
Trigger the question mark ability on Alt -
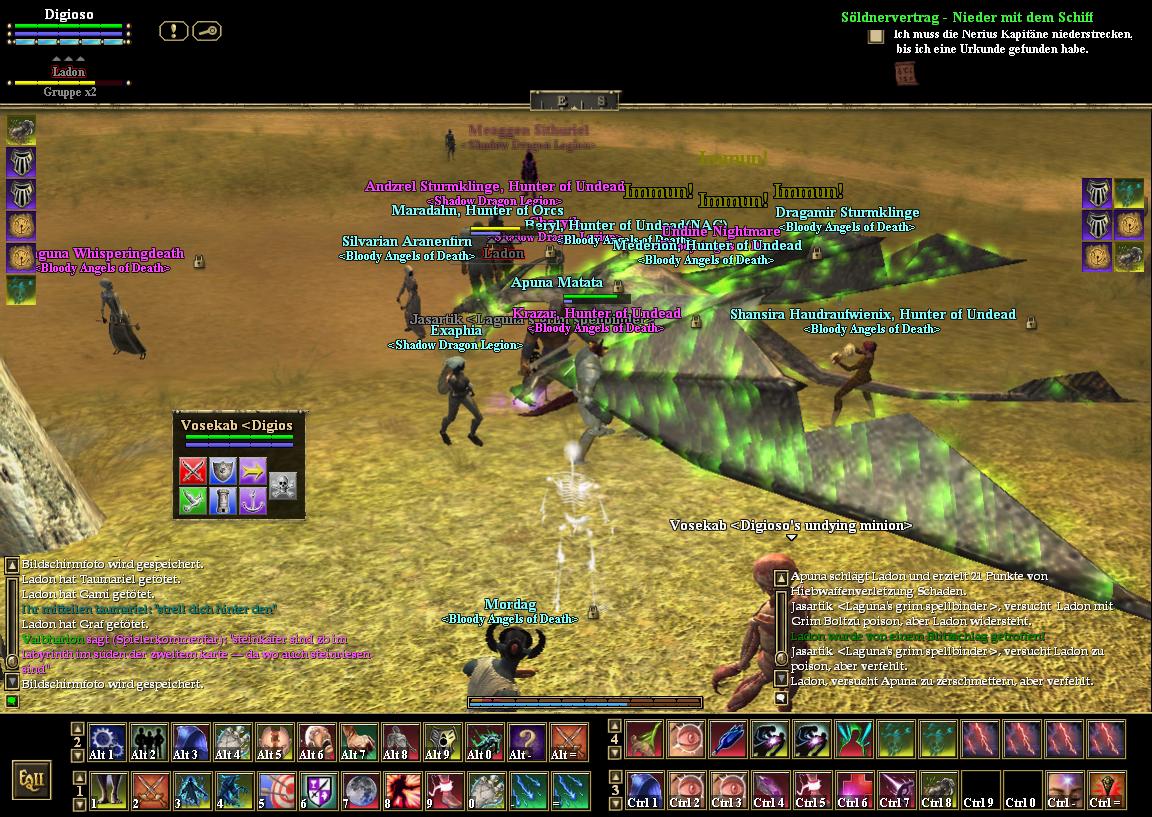click(x=526, y=742)
